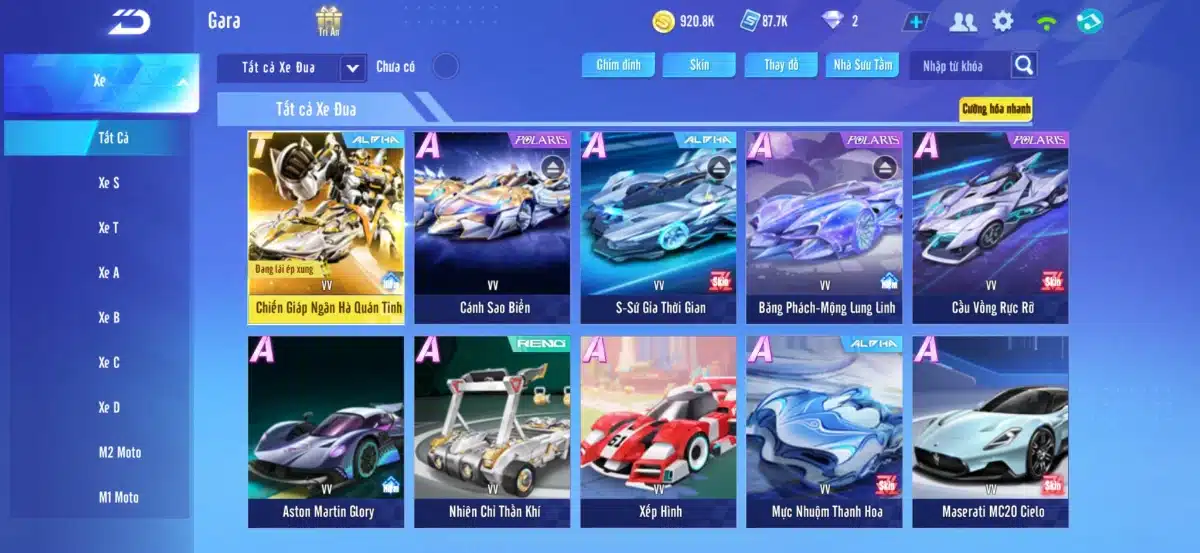Toggle the Chưa có filter circle

(x=445, y=66)
